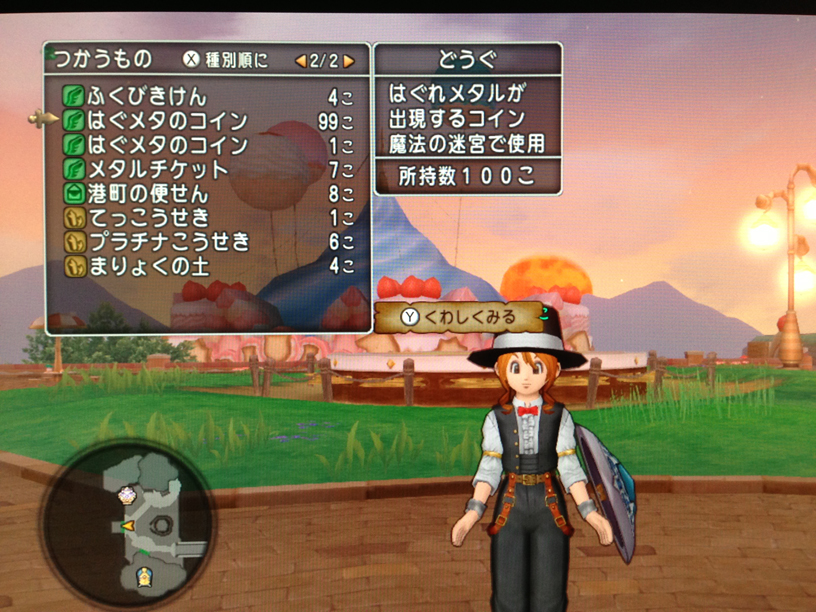The height and width of the screenshot is (612, 816).
Task: Go to the previous page with the left arrow
Action: pyautogui.click(x=299, y=61)
